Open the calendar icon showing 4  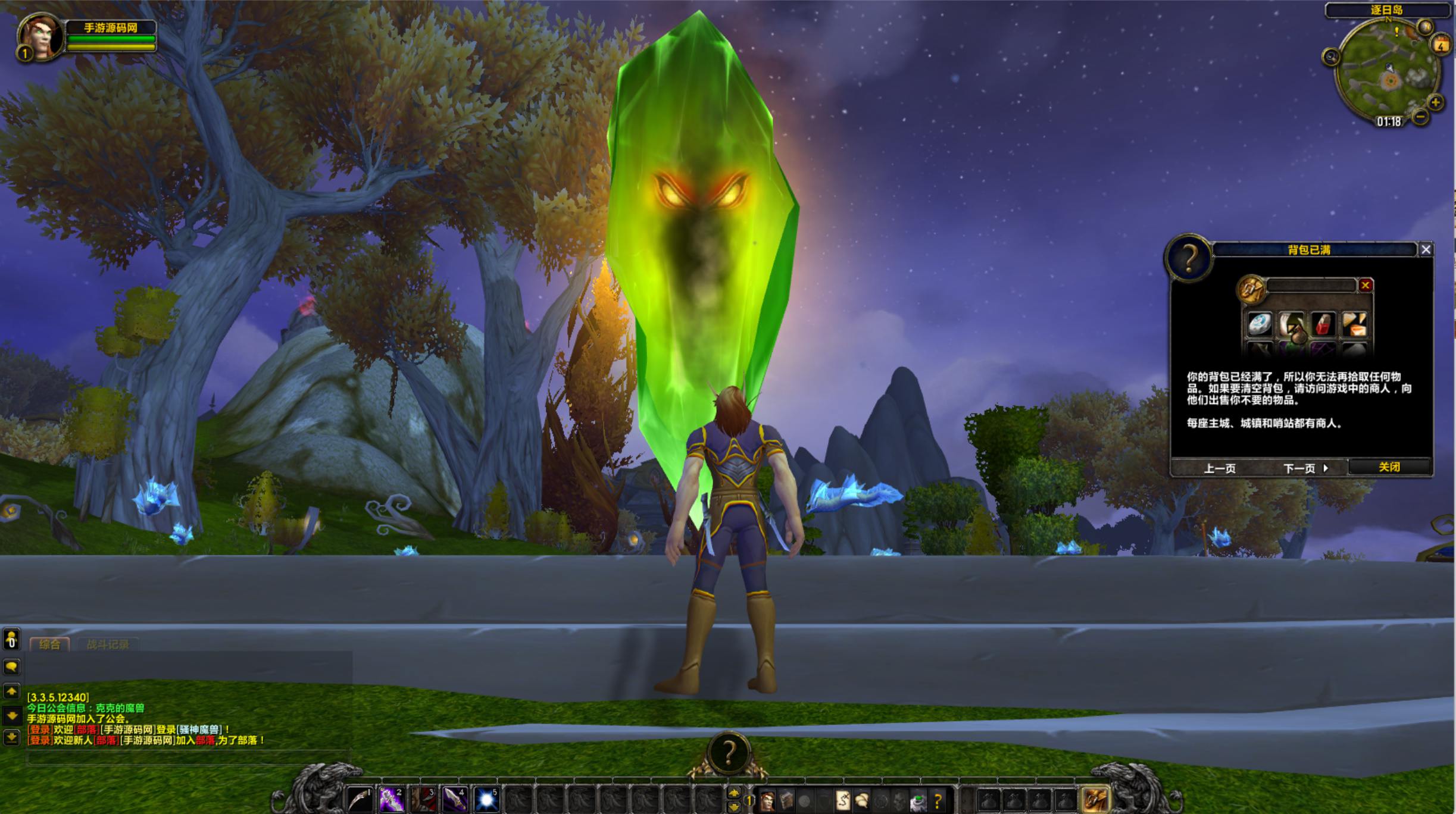tap(1441, 45)
